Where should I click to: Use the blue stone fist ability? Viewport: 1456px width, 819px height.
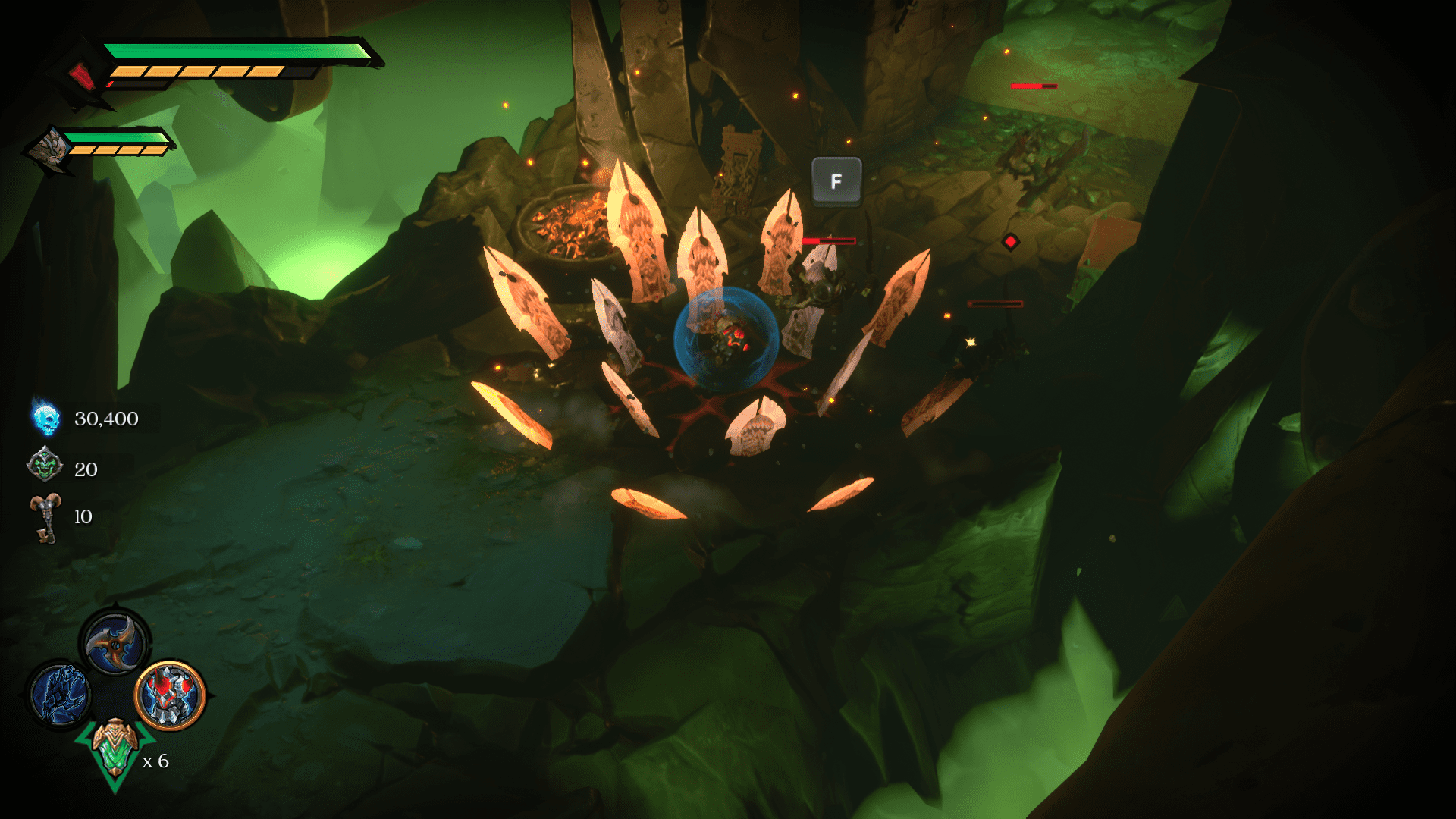click(61, 693)
